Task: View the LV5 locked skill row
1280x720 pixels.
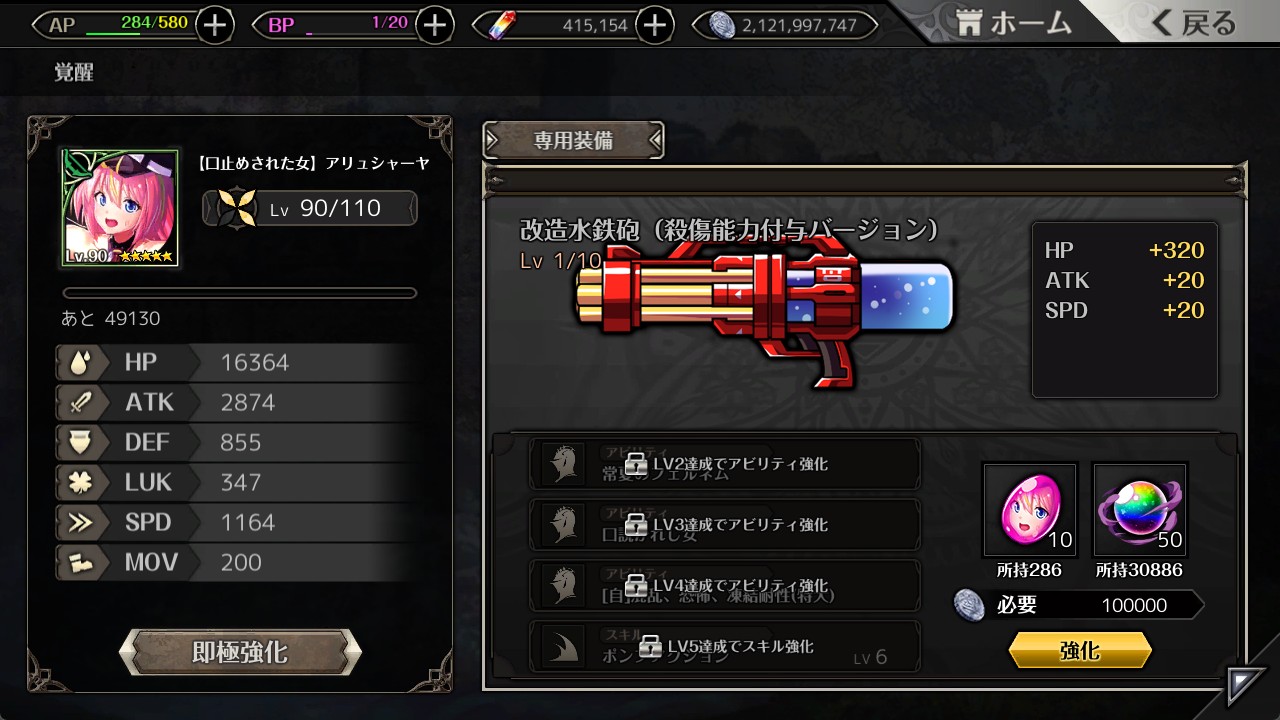Action: [x=724, y=646]
